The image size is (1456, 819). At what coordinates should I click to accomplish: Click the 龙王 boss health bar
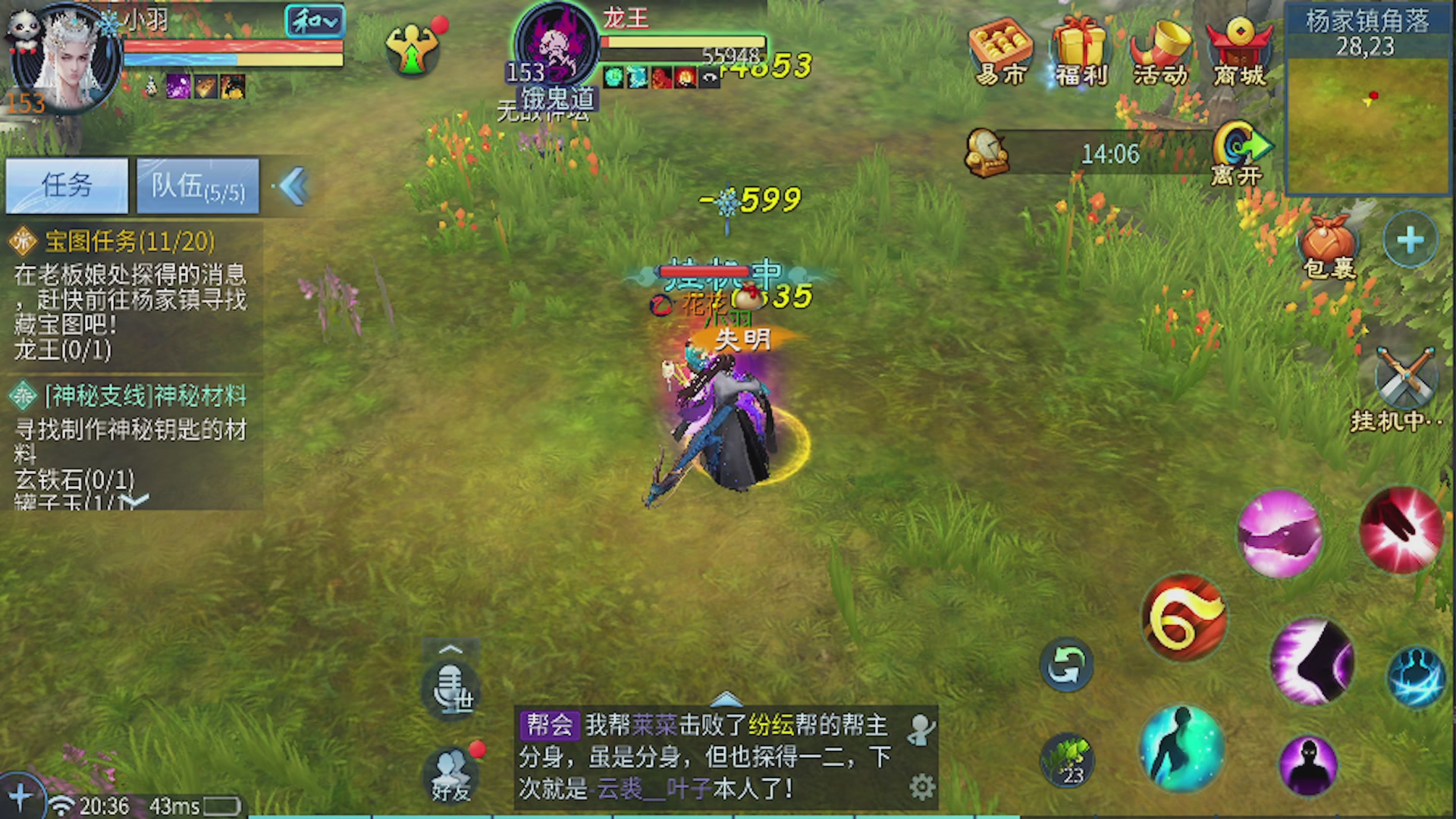tap(675, 44)
